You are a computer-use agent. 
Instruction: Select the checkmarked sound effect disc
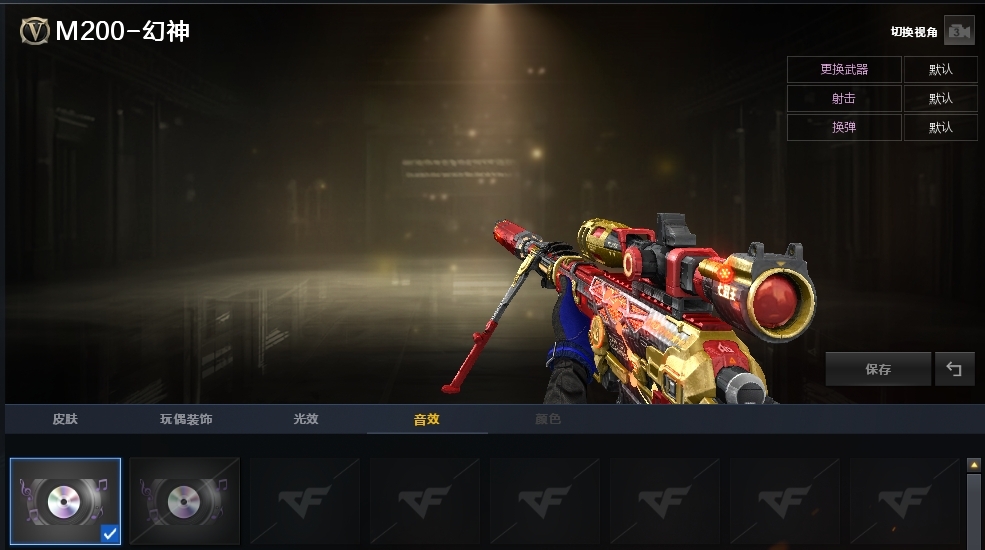[66, 501]
